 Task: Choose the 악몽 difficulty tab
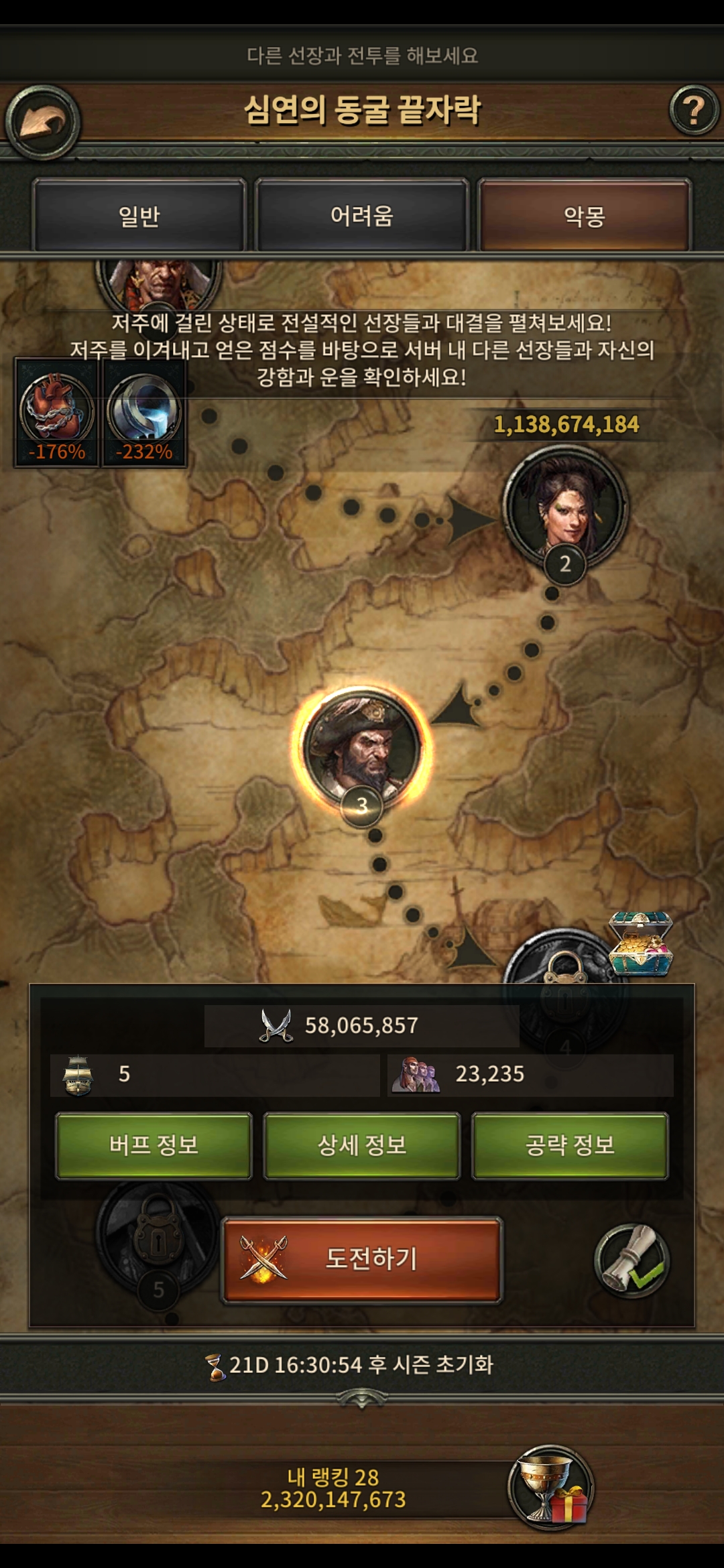click(584, 216)
